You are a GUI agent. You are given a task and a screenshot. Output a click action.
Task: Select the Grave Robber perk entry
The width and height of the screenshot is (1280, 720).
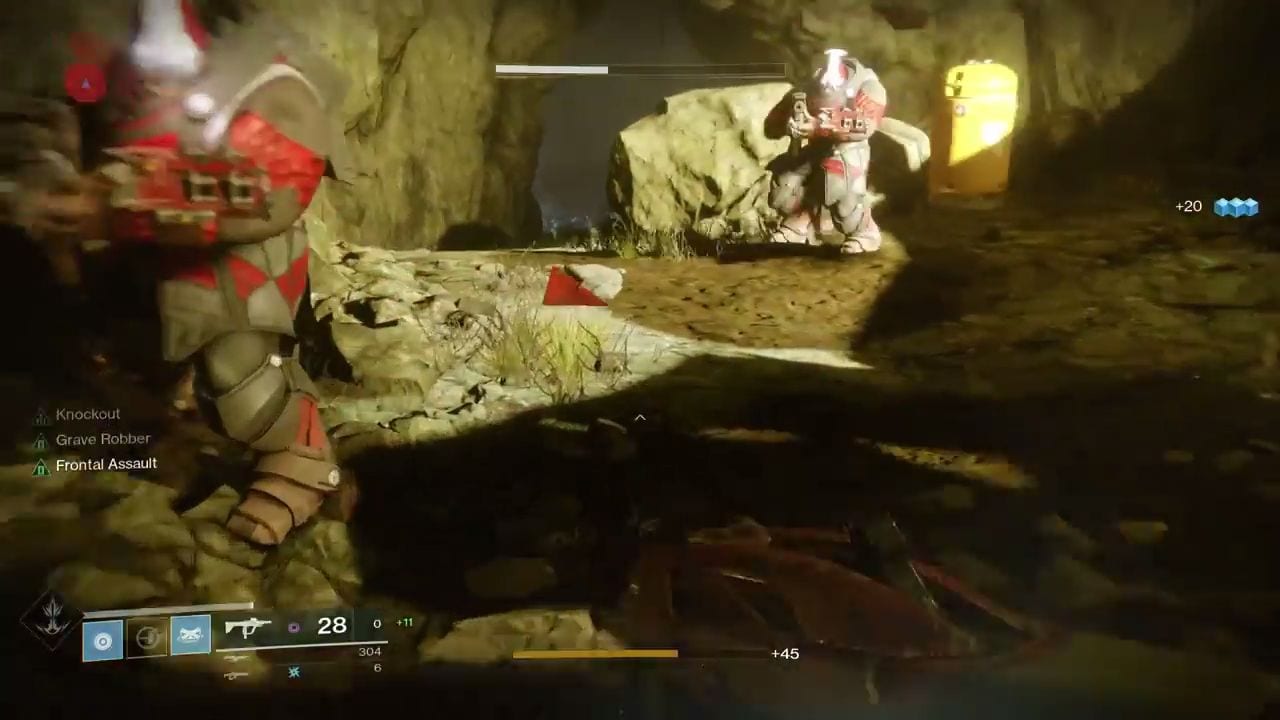pyautogui.click(x=102, y=439)
